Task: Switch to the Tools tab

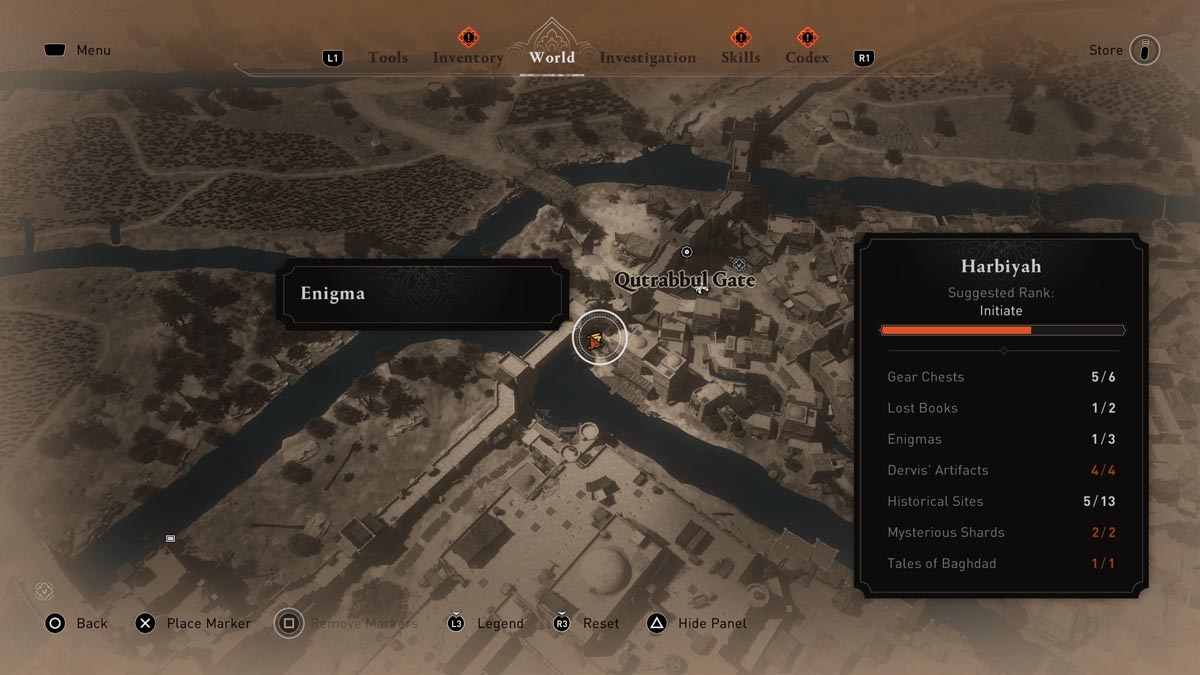Action: 387,58
